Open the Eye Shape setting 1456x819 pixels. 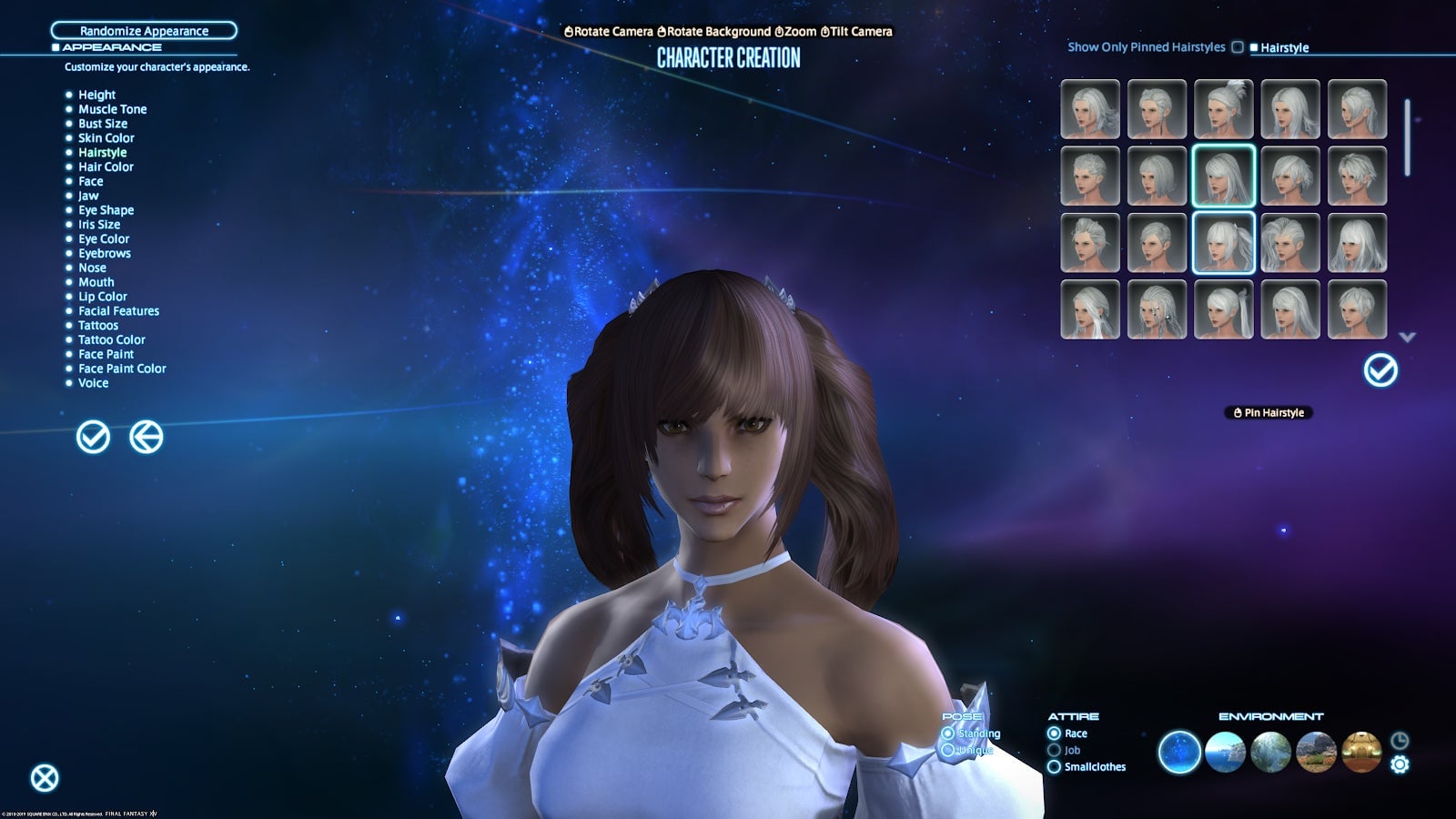[106, 210]
